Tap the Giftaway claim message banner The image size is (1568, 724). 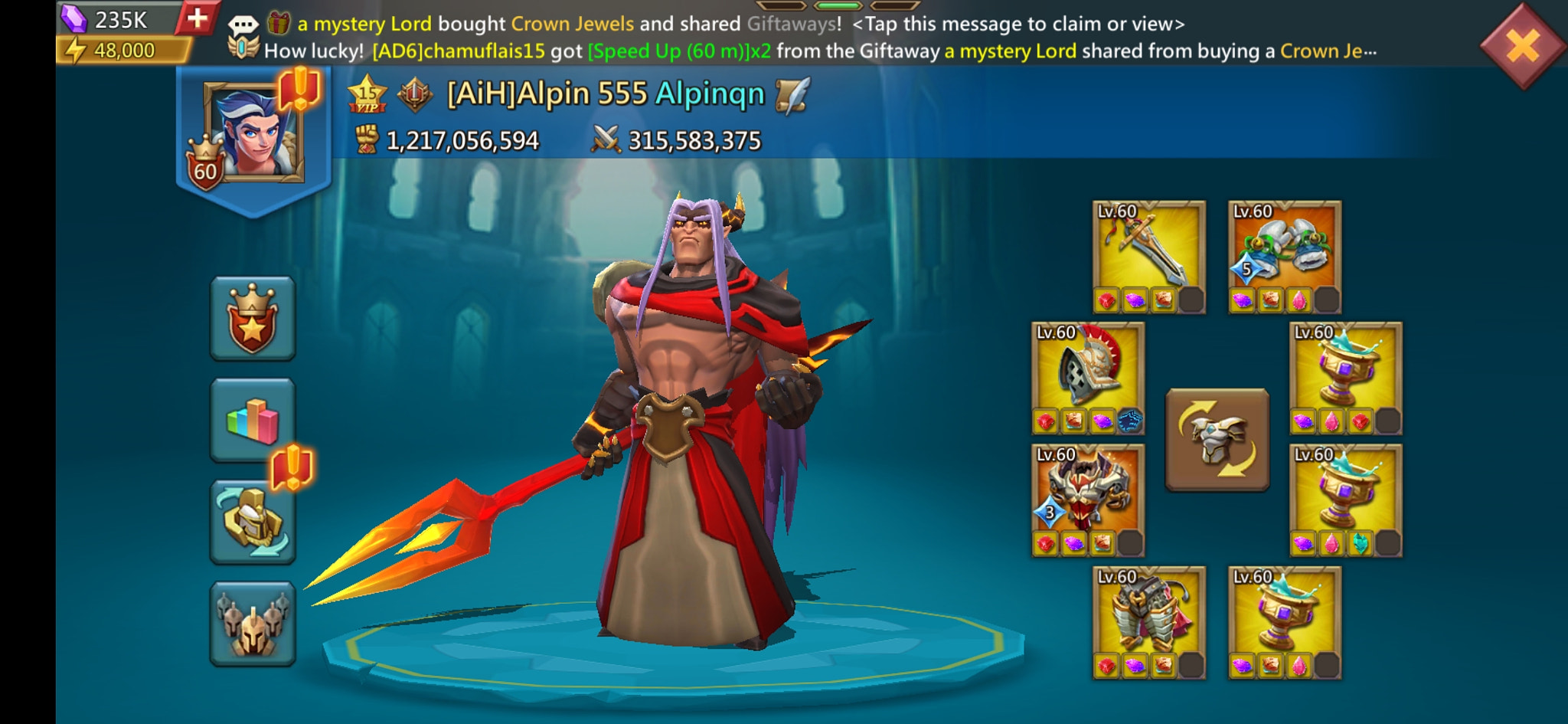click(x=651, y=23)
